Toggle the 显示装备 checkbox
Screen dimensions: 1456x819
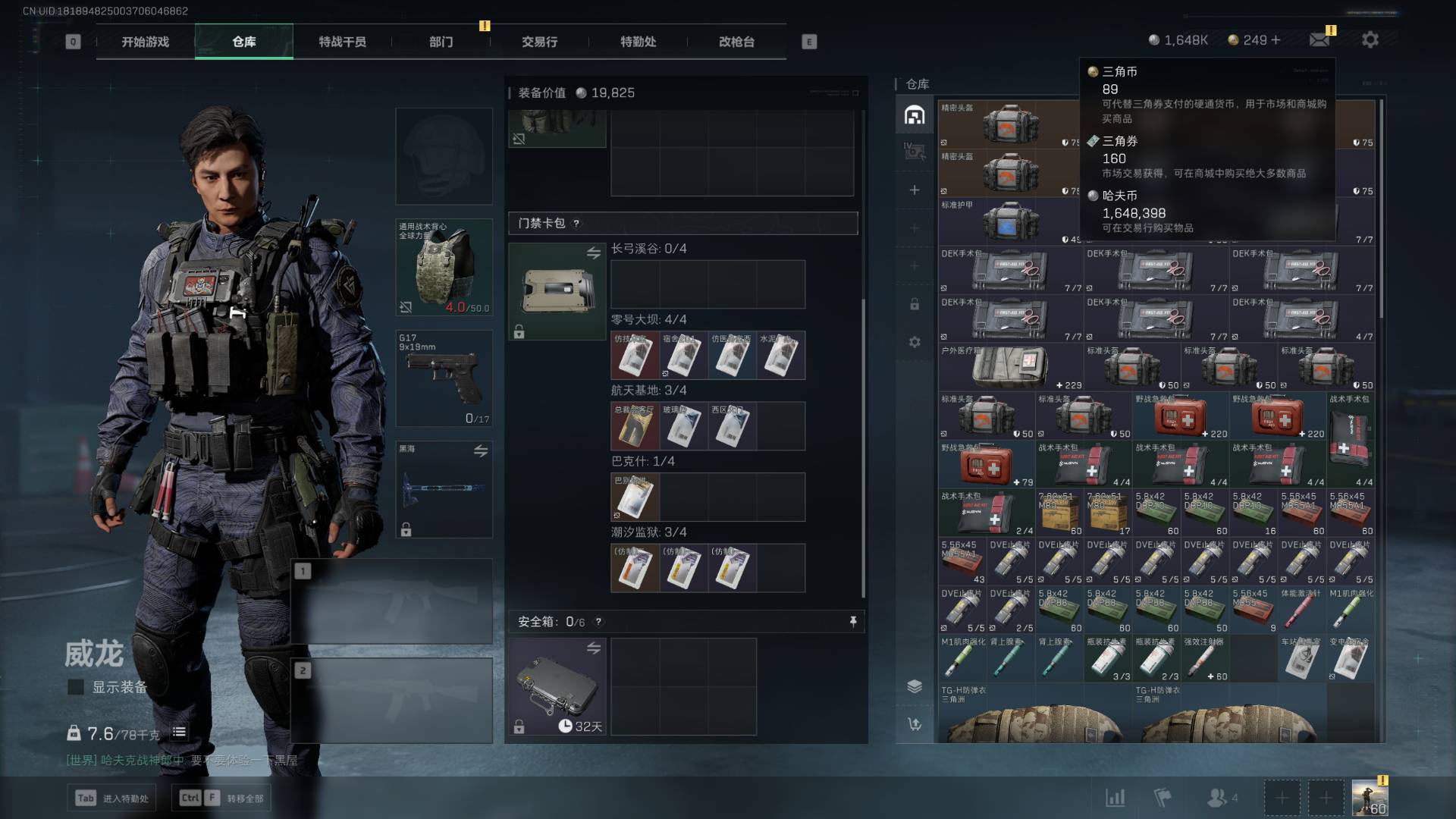pos(76,687)
